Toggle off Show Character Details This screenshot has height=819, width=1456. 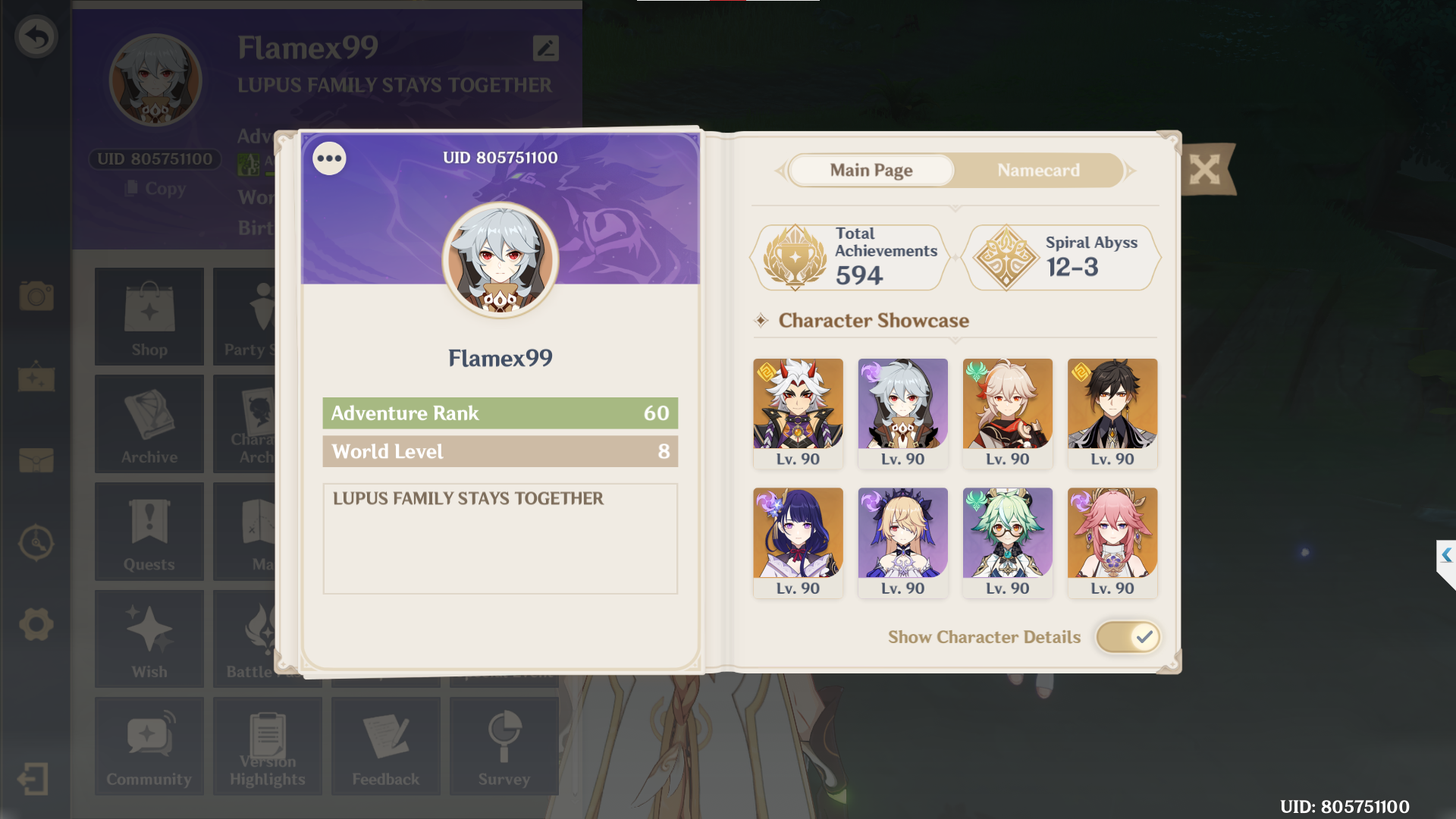click(x=1128, y=637)
